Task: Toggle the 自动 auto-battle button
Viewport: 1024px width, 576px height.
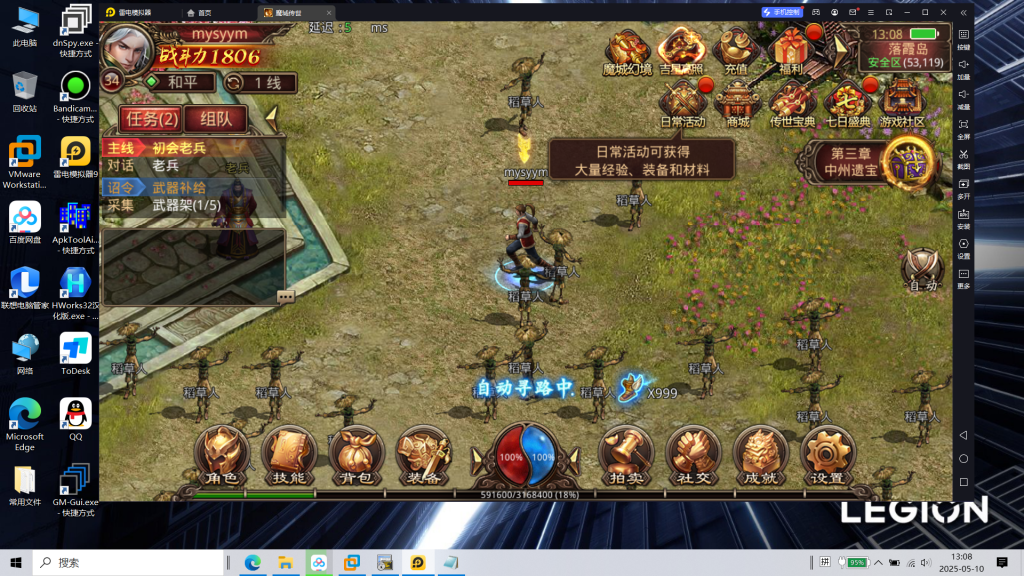Action: tap(922, 271)
